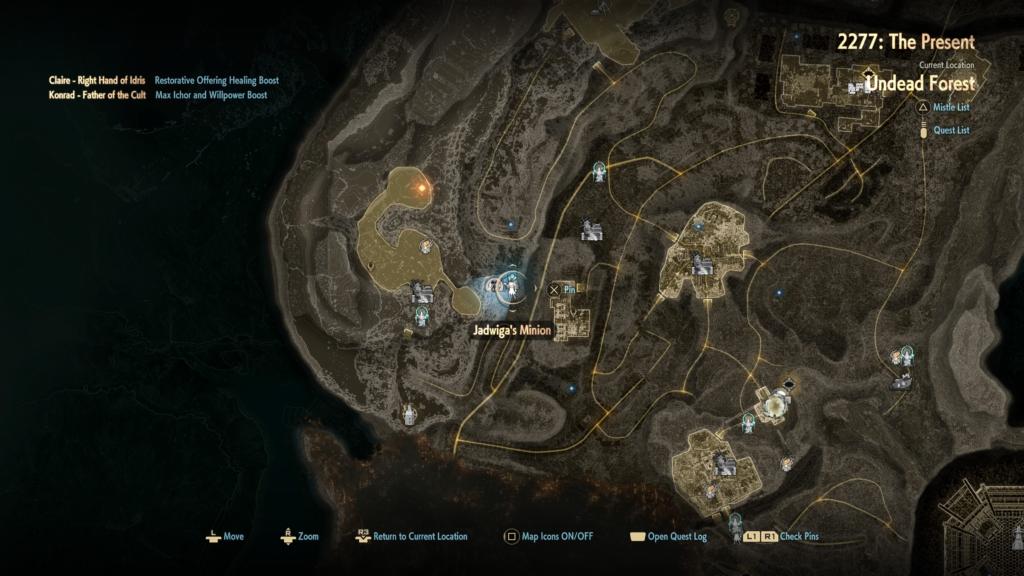Place a pin using the Pin option

coord(564,290)
